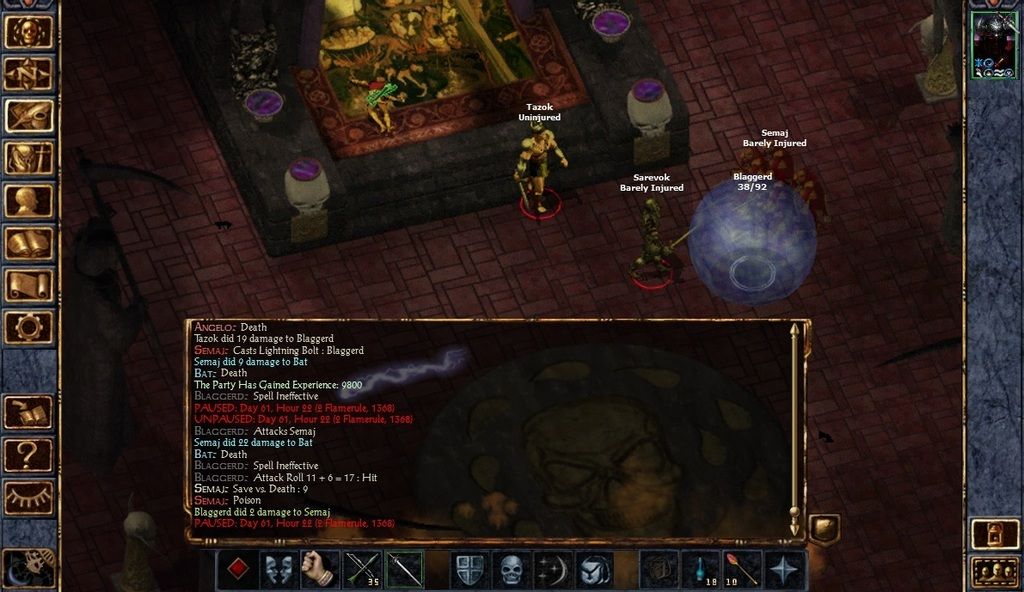Select the sword weapon slot
The width and height of the screenshot is (1024, 592).
(x=404, y=570)
